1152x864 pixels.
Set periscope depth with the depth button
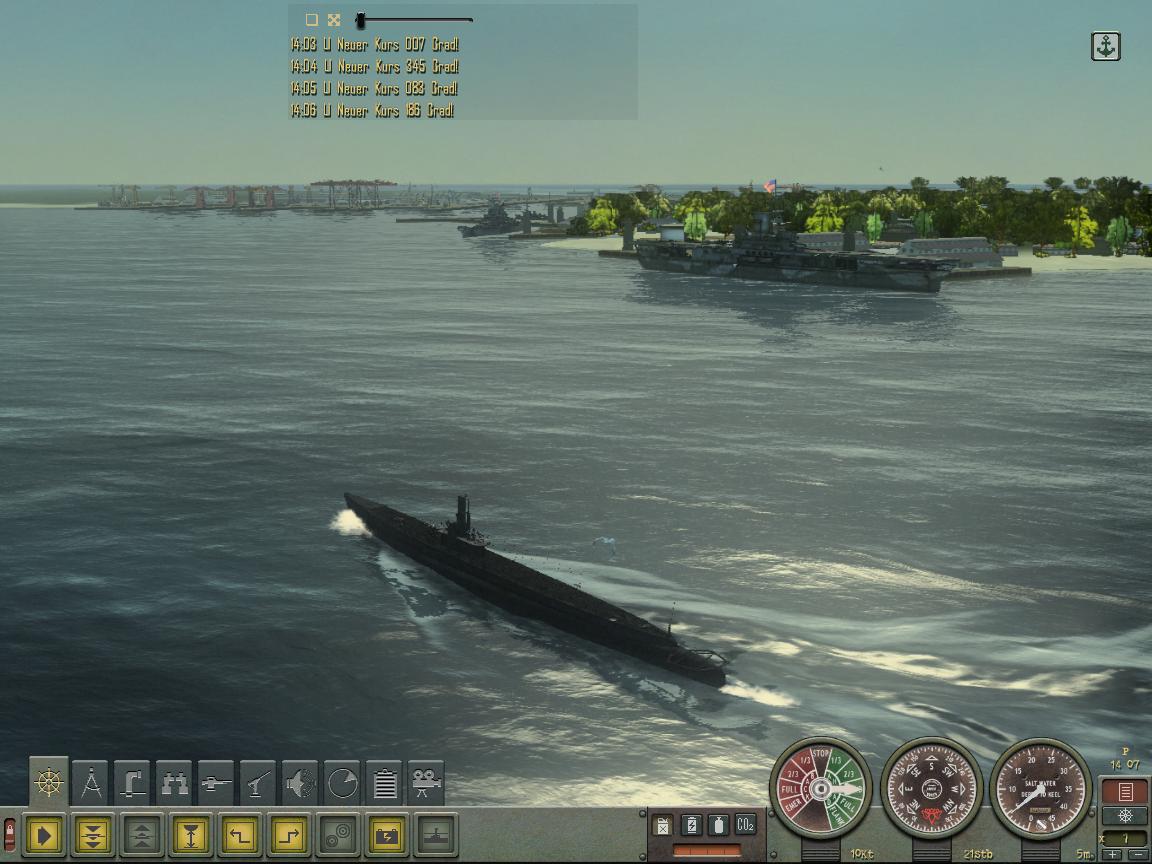click(x=191, y=835)
